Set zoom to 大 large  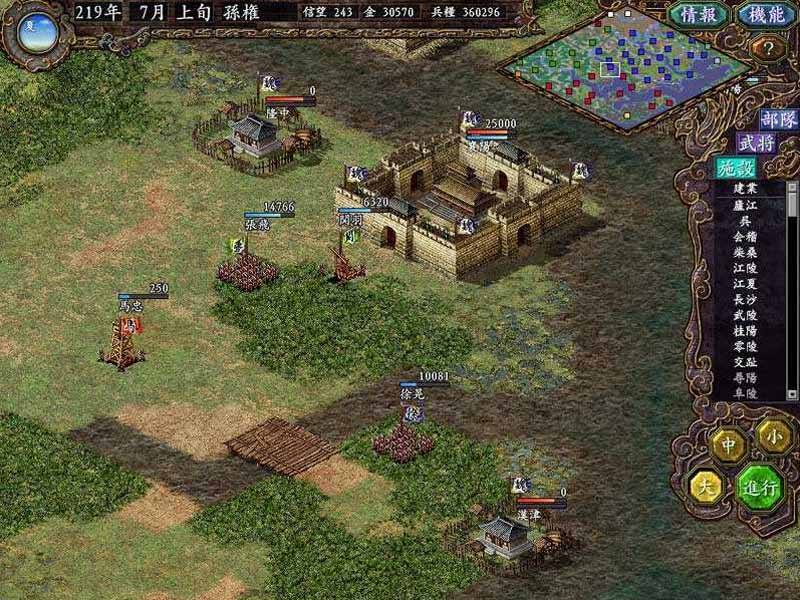707,487
